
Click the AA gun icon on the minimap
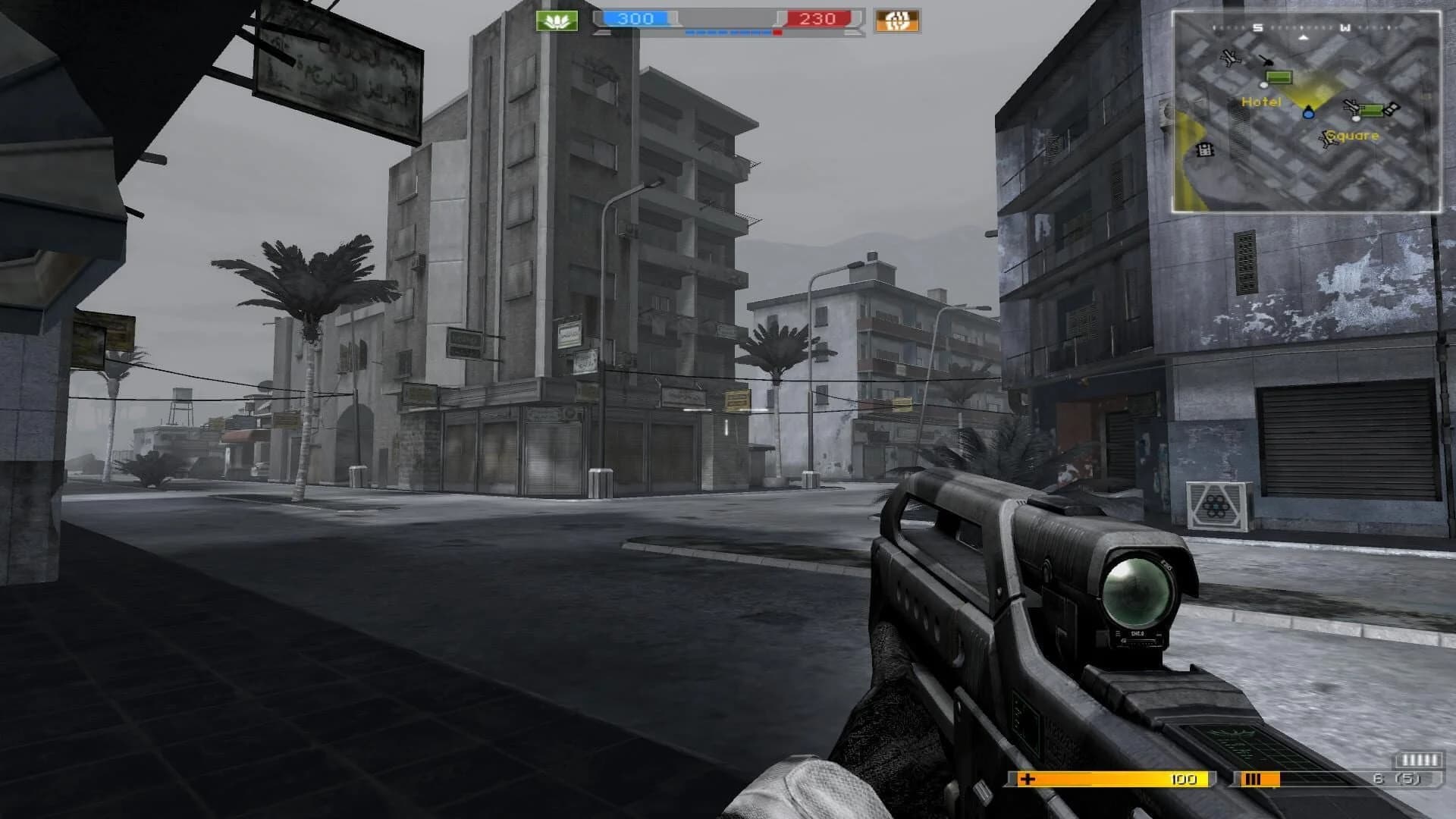pos(1267,61)
